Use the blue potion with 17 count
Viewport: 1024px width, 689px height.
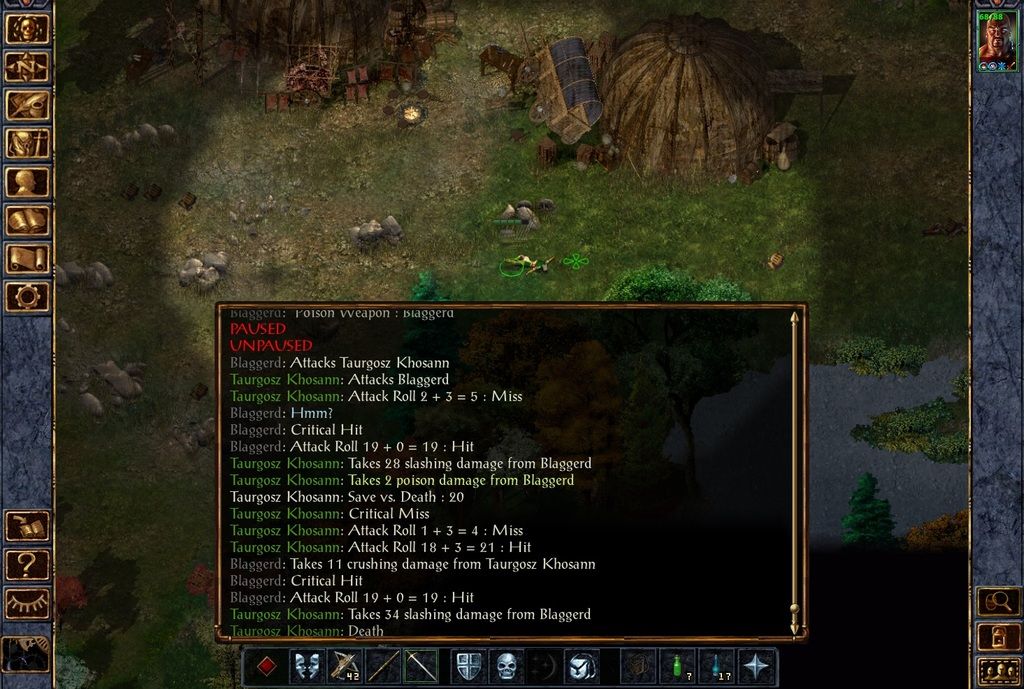click(x=716, y=666)
